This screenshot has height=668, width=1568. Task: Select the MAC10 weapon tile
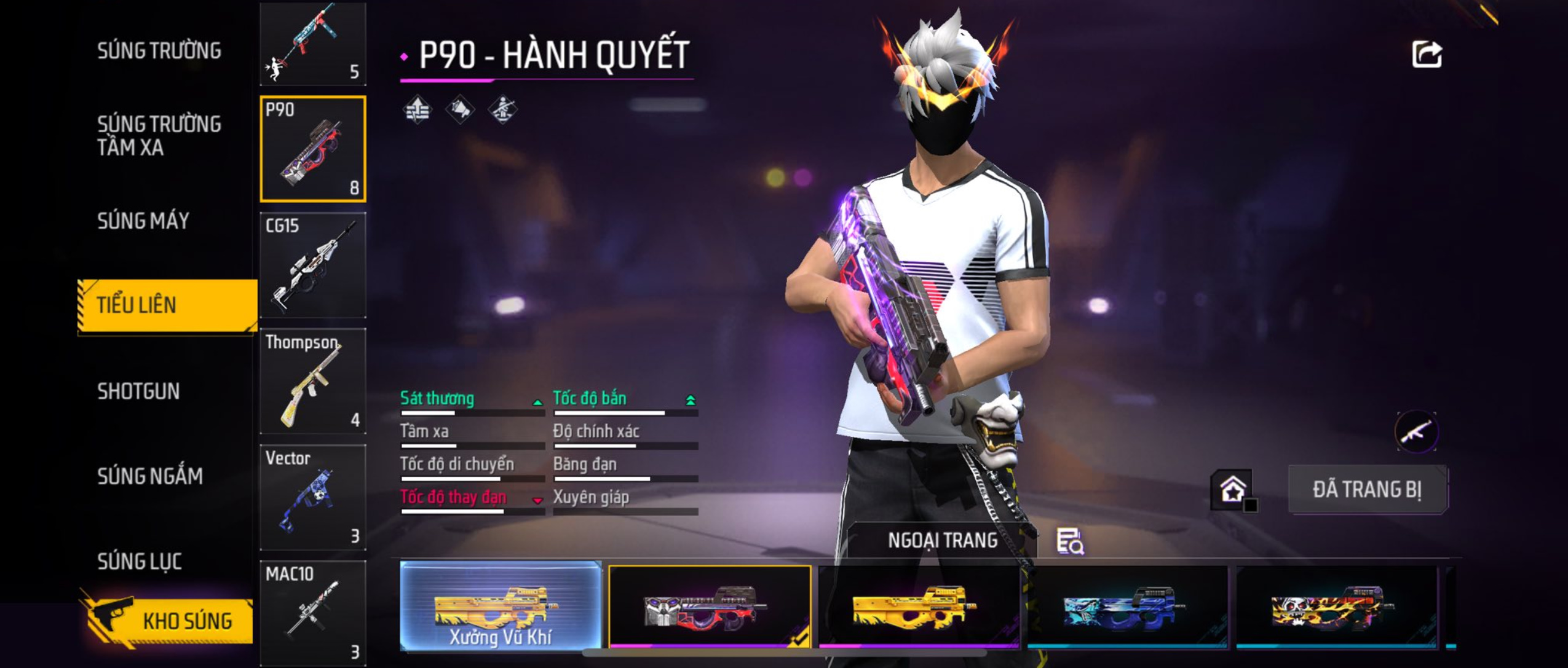click(313, 612)
